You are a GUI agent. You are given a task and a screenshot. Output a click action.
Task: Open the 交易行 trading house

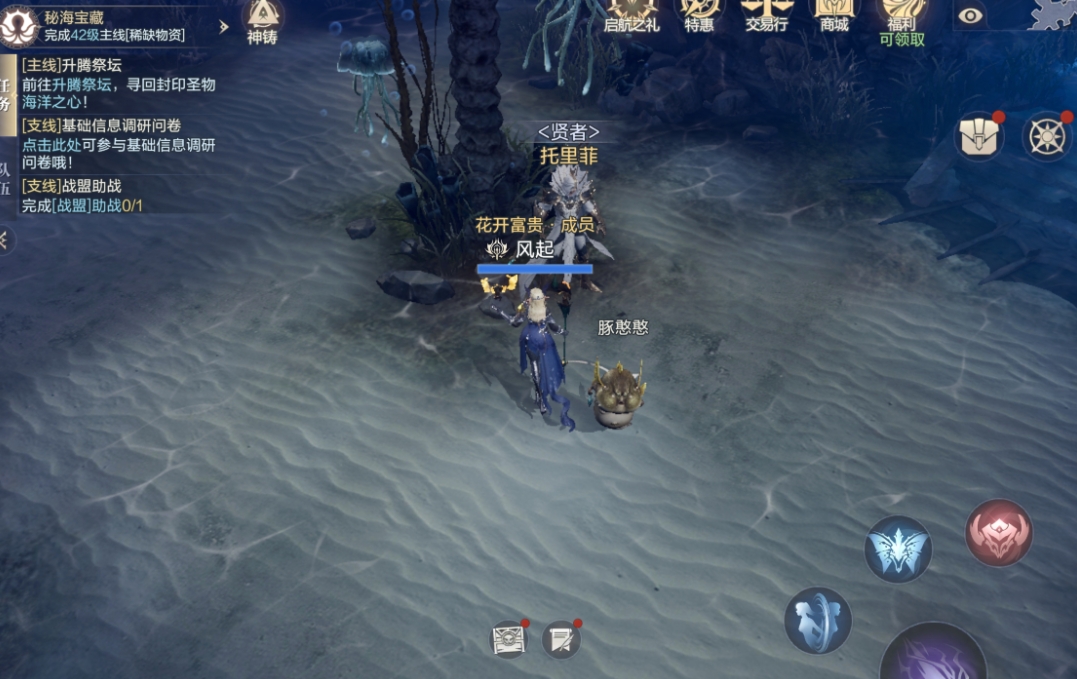point(767,16)
